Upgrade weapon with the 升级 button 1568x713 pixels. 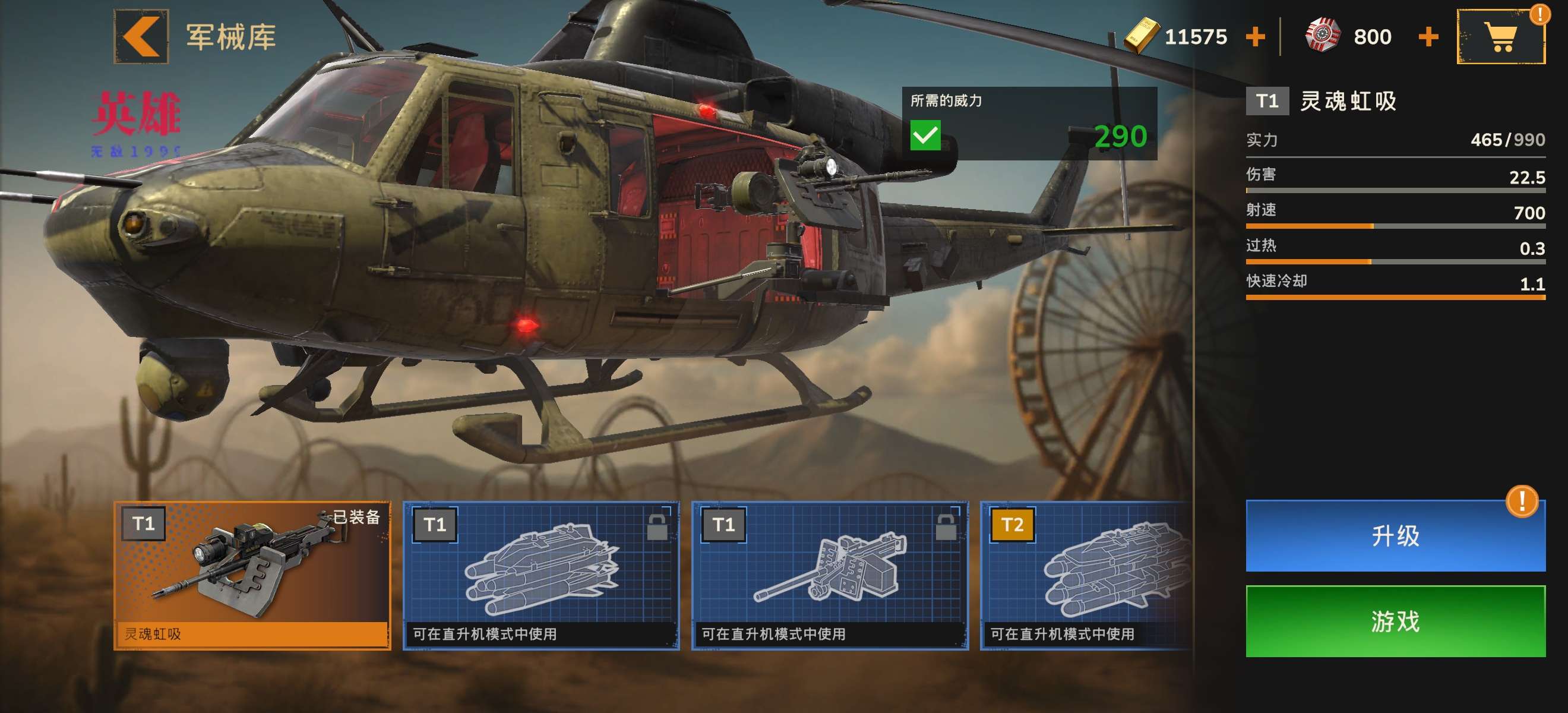pos(1395,536)
